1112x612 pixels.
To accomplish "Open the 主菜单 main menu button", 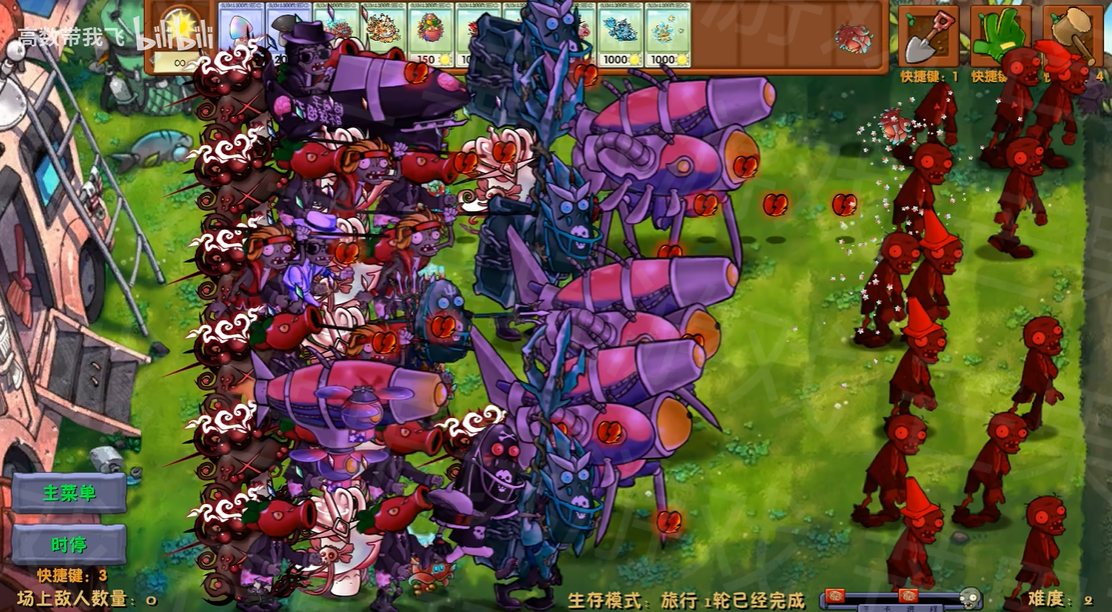I will (x=69, y=493).
